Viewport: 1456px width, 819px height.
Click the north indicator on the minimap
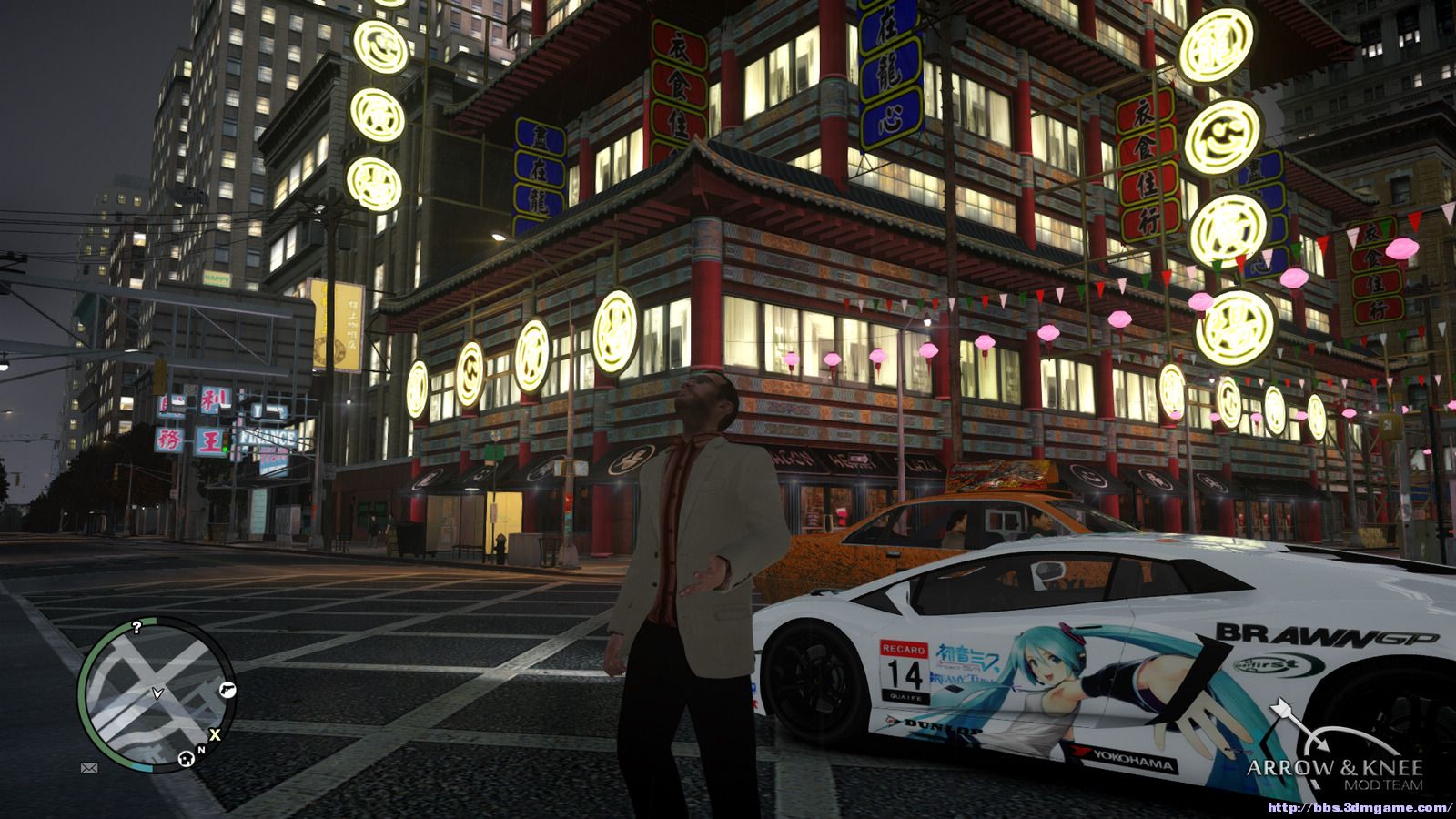201,751
